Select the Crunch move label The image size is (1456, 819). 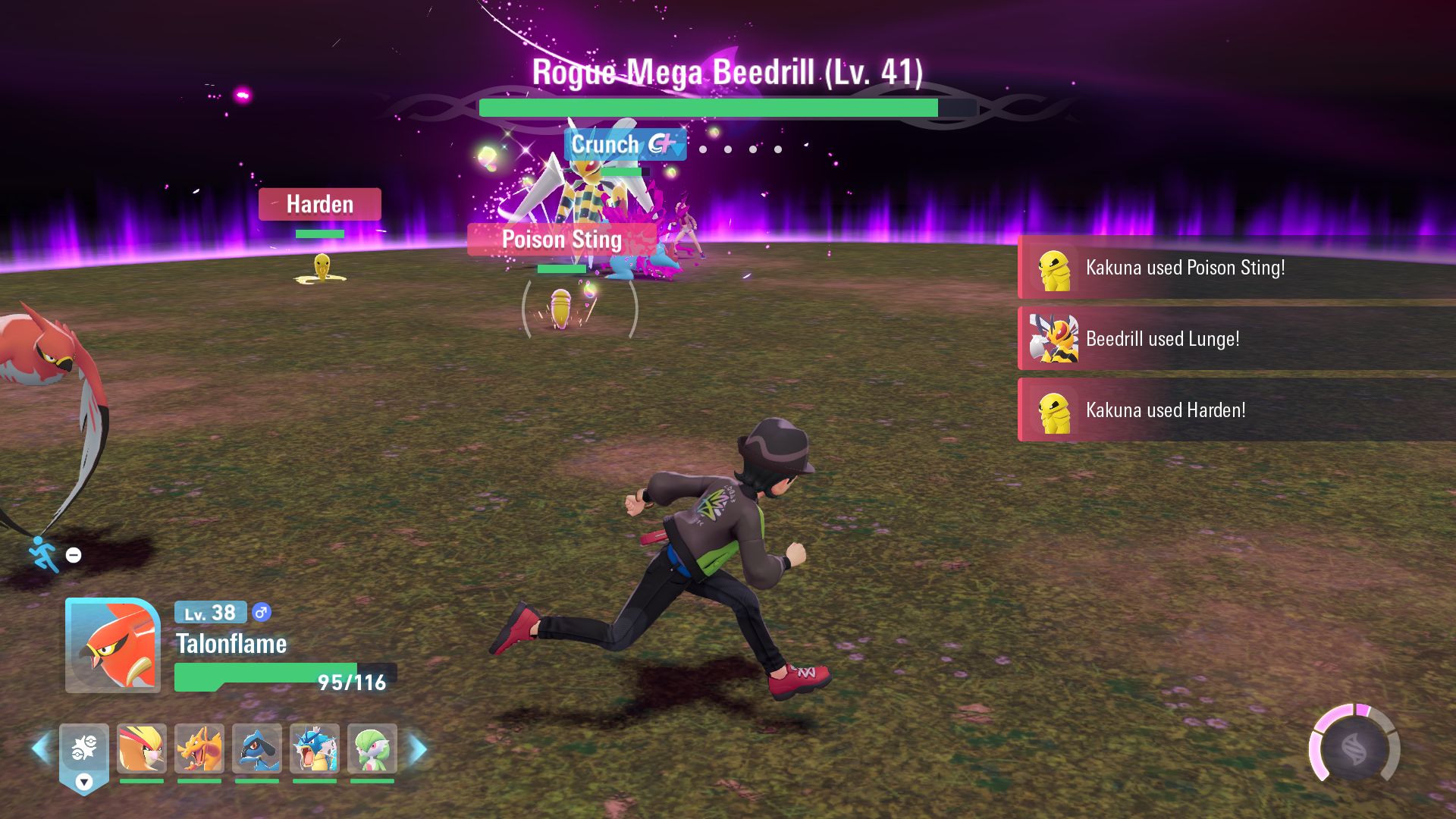625,144
